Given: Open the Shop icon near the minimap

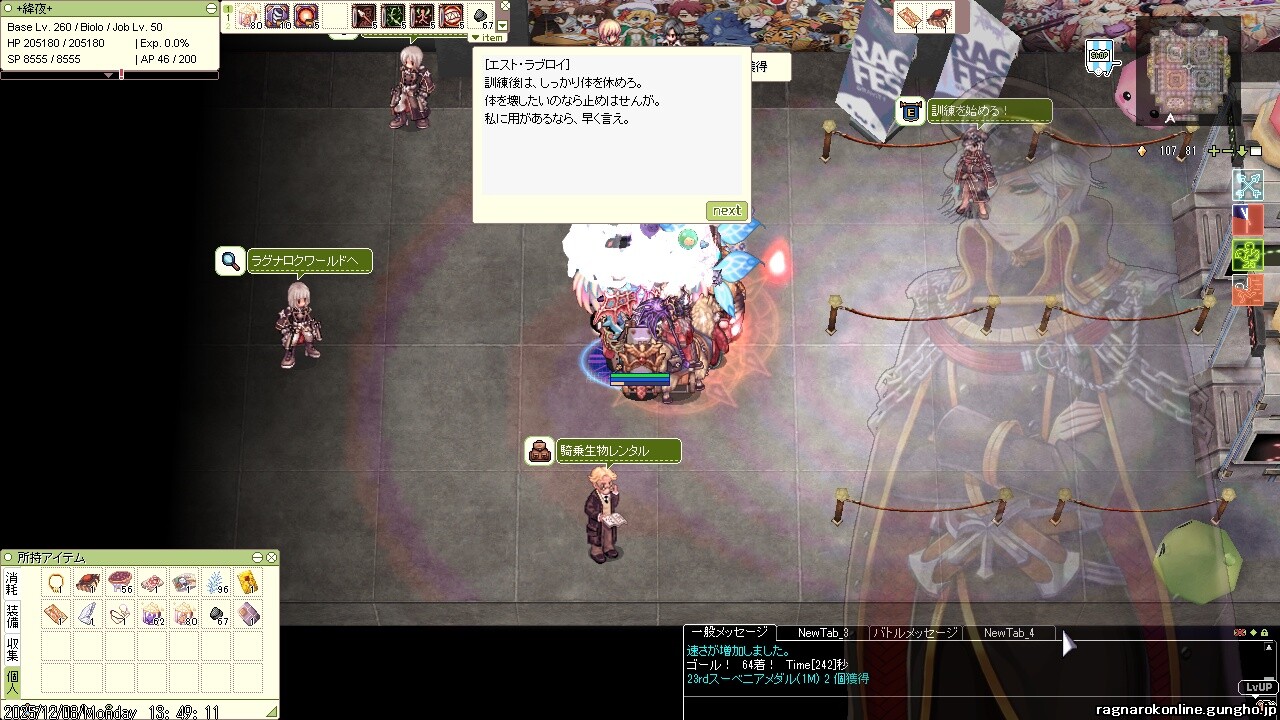Looking at the screenshot, I should coord(1099,56).
